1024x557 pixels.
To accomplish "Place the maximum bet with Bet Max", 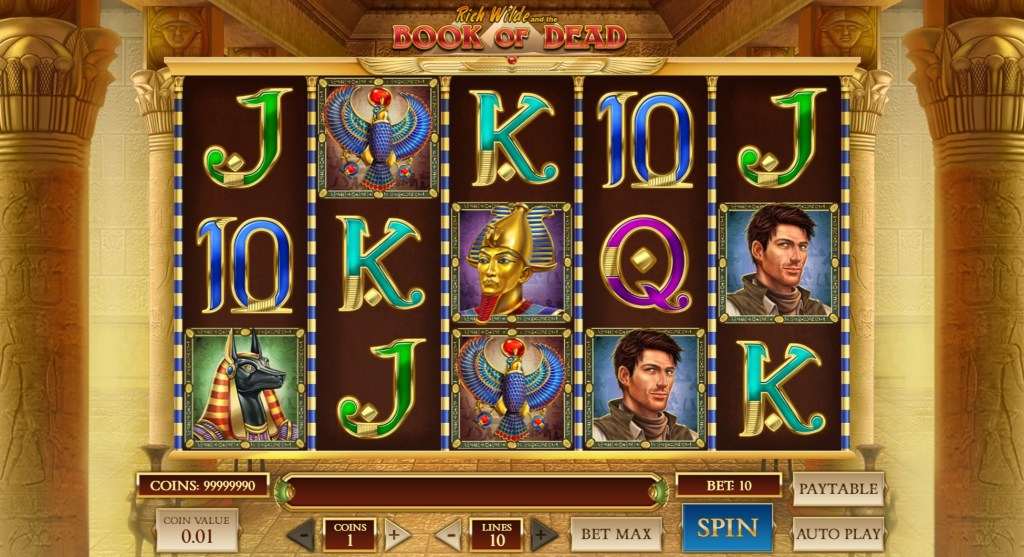I will [617, 534].
